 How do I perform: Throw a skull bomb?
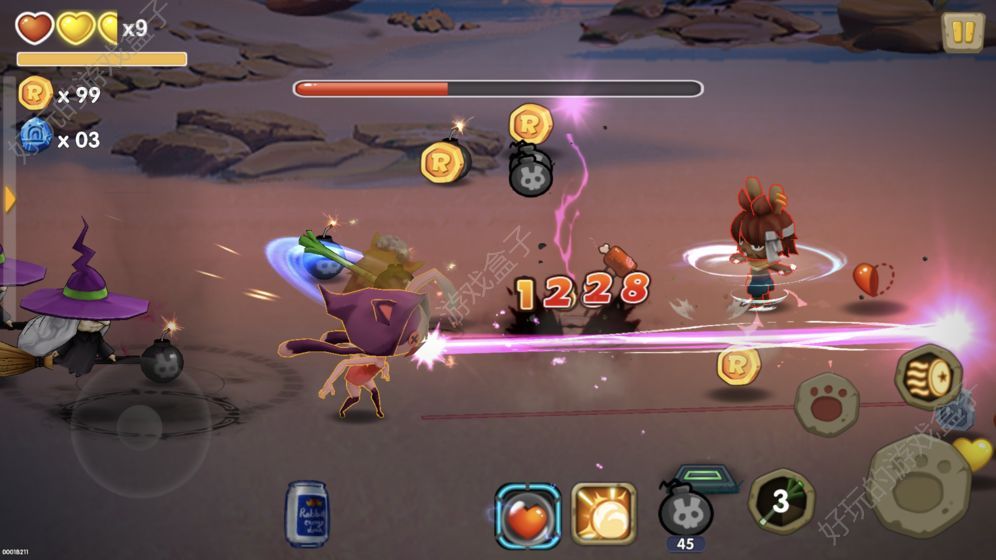coord(685,509)
